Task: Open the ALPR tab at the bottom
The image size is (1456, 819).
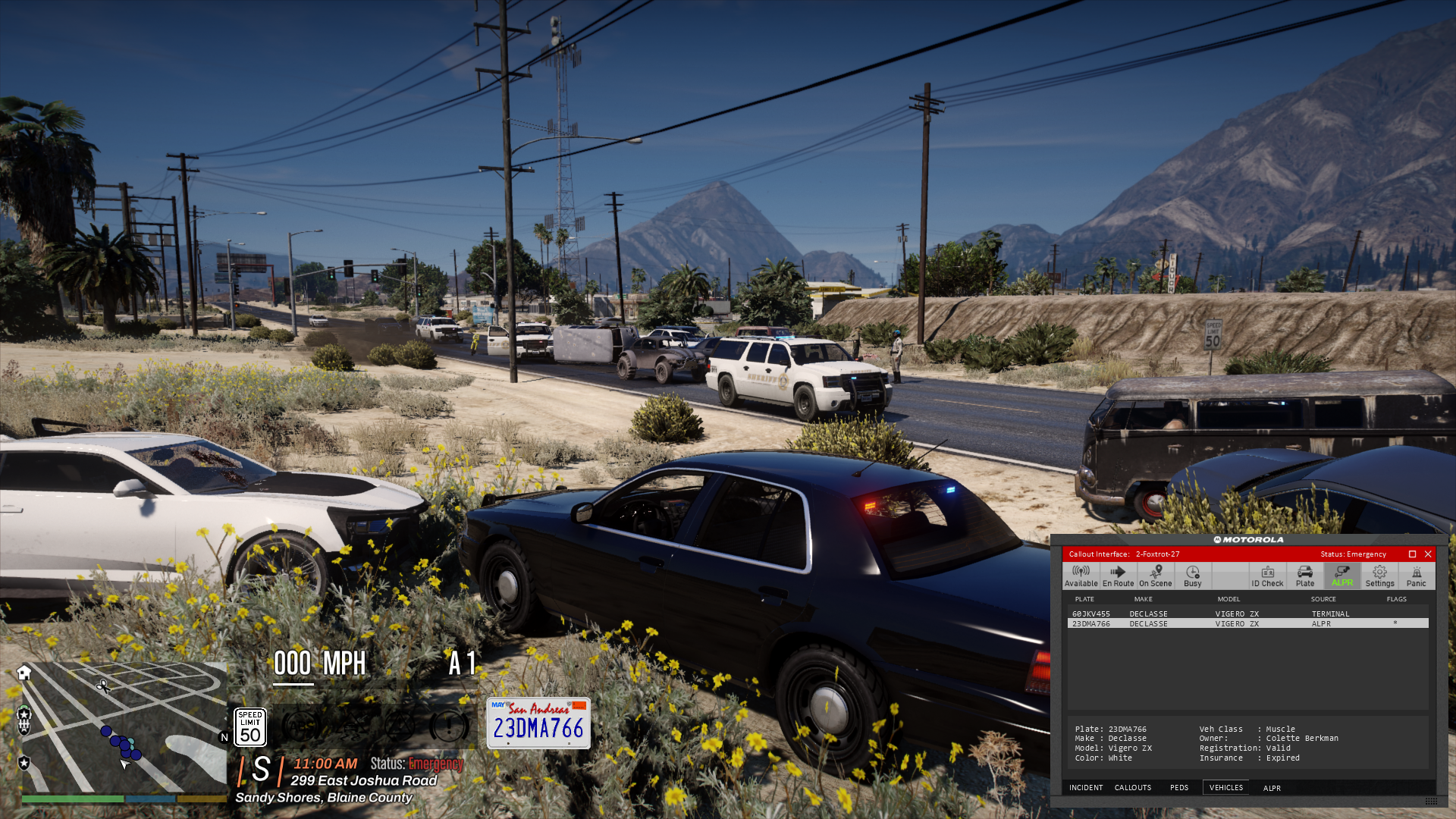Action: [x=1272, y=788]
